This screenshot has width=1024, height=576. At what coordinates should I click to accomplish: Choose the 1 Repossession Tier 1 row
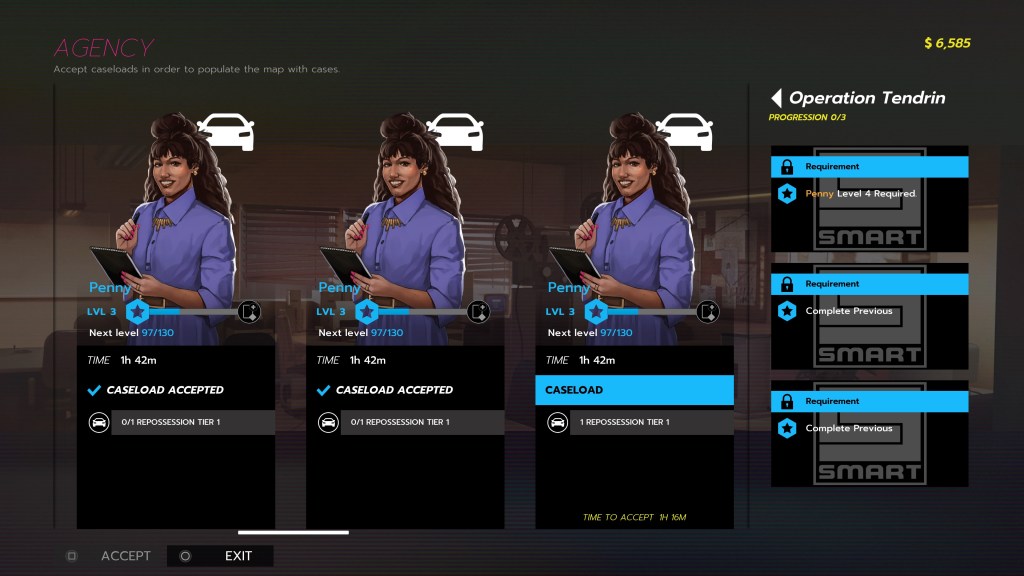pyautogui.click(x=636, y=422)
